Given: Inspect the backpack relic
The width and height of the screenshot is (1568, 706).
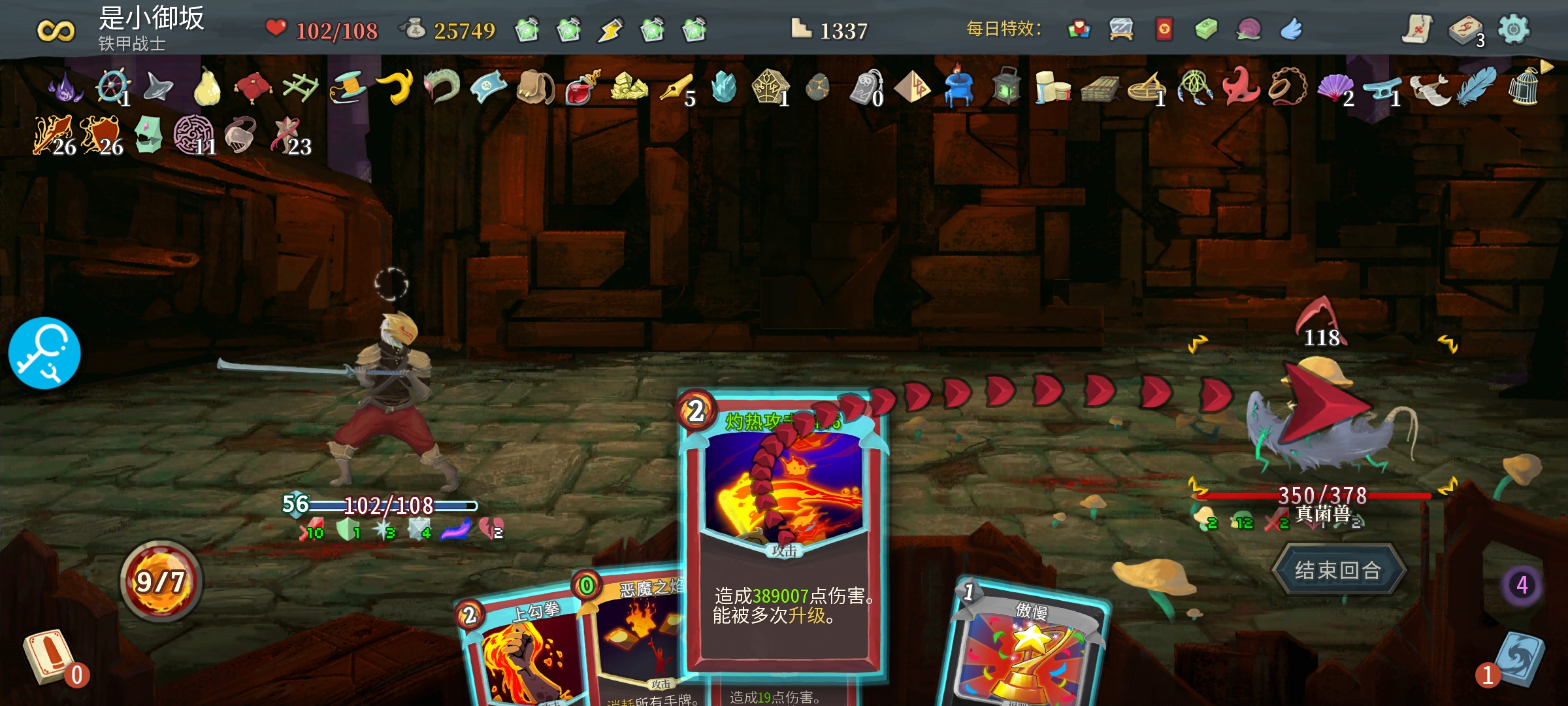Looking at the screenshot, I should 534,88.
